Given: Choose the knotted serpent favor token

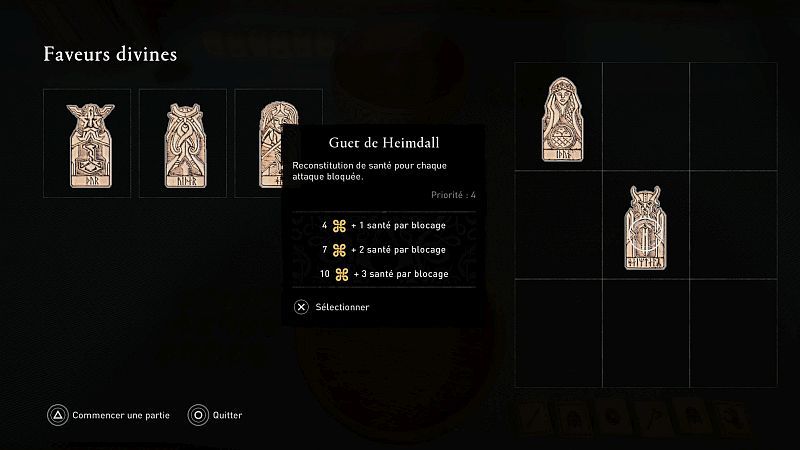Looking at the screenshot, I should 182,143.
